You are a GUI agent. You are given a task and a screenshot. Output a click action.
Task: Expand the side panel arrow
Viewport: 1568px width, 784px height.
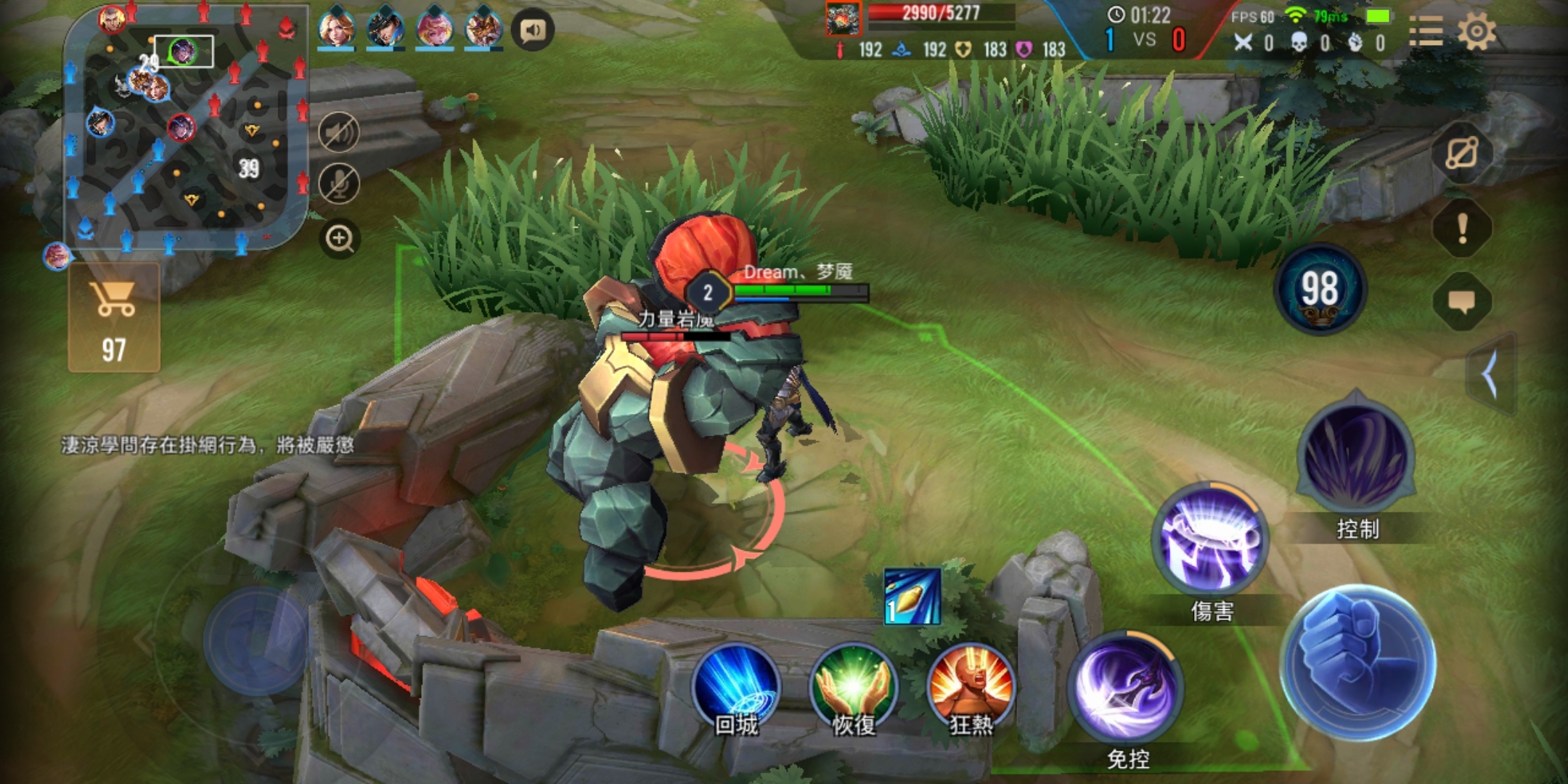[x=1491, y=375]
